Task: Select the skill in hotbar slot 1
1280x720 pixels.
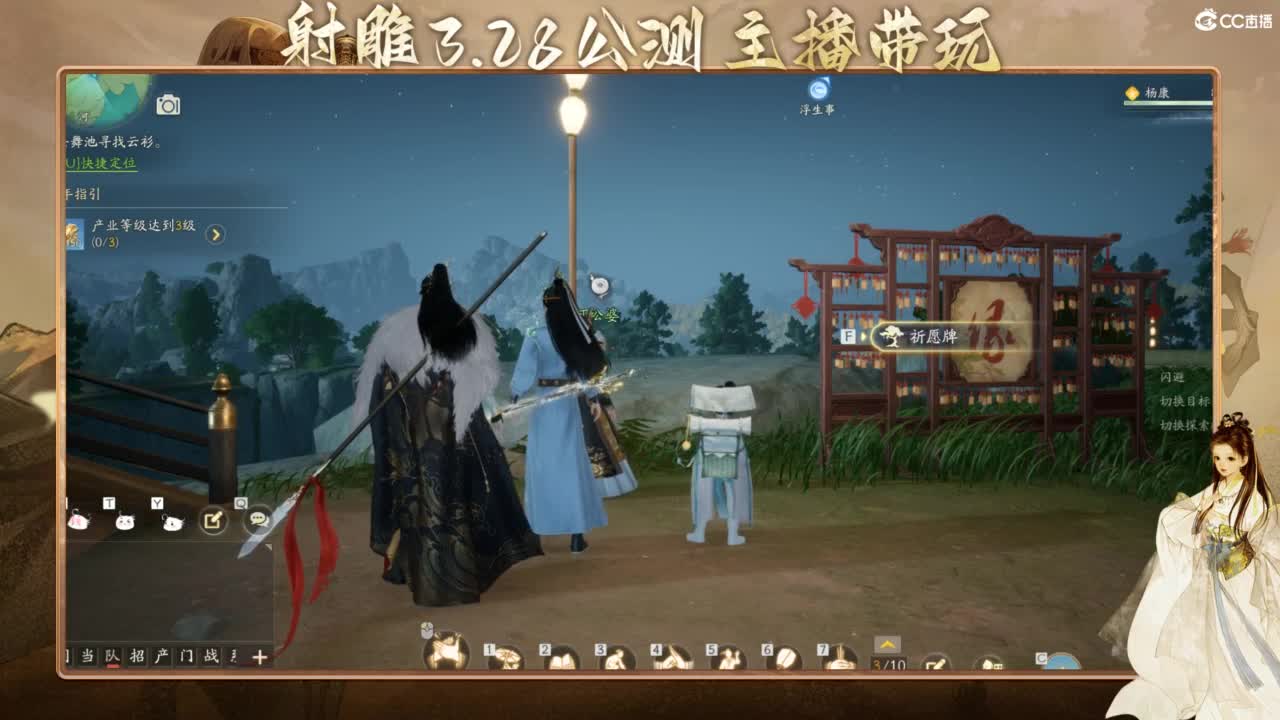Action: tap(509, 658)
